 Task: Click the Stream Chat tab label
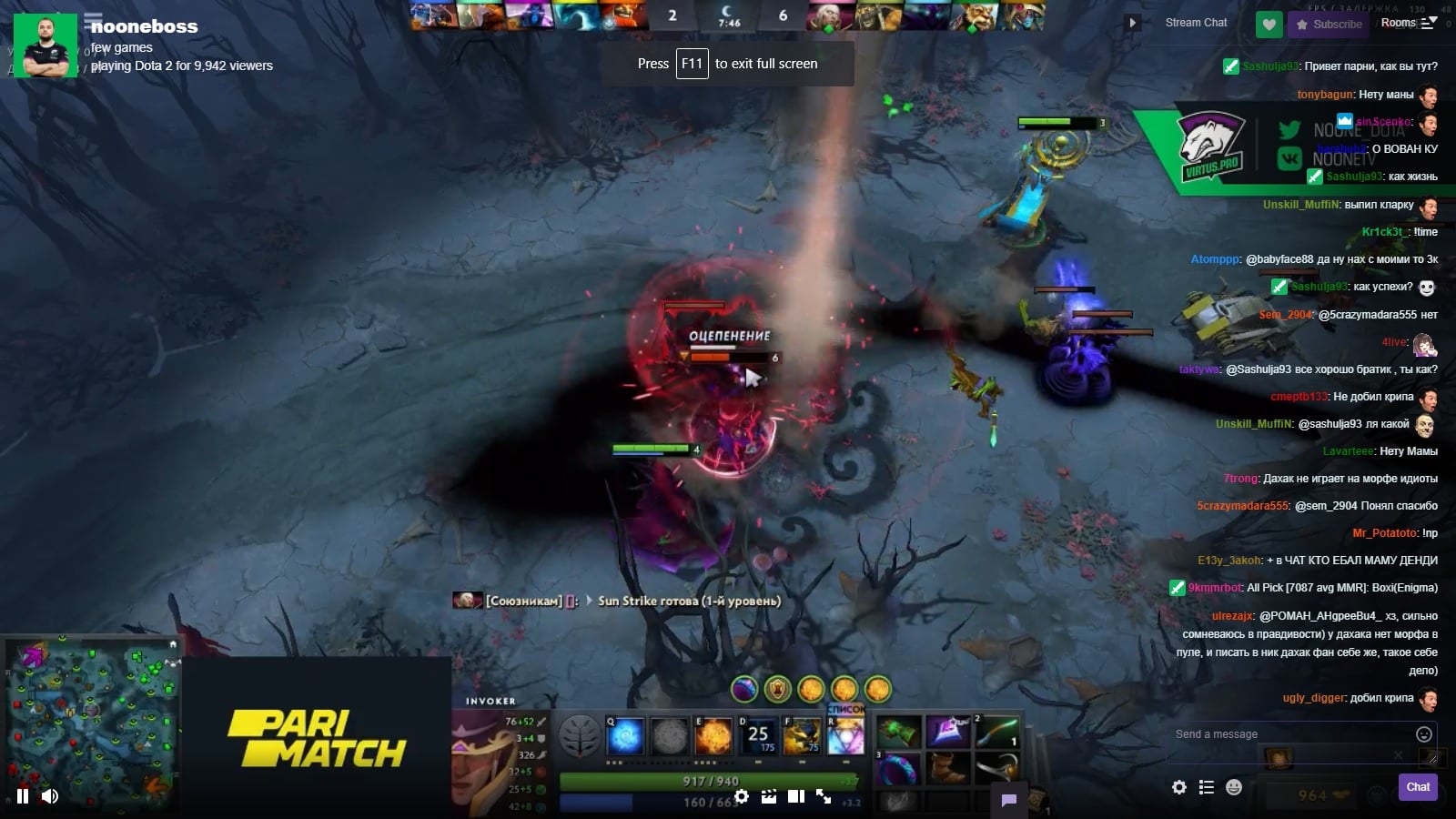tap(1195, 23)
